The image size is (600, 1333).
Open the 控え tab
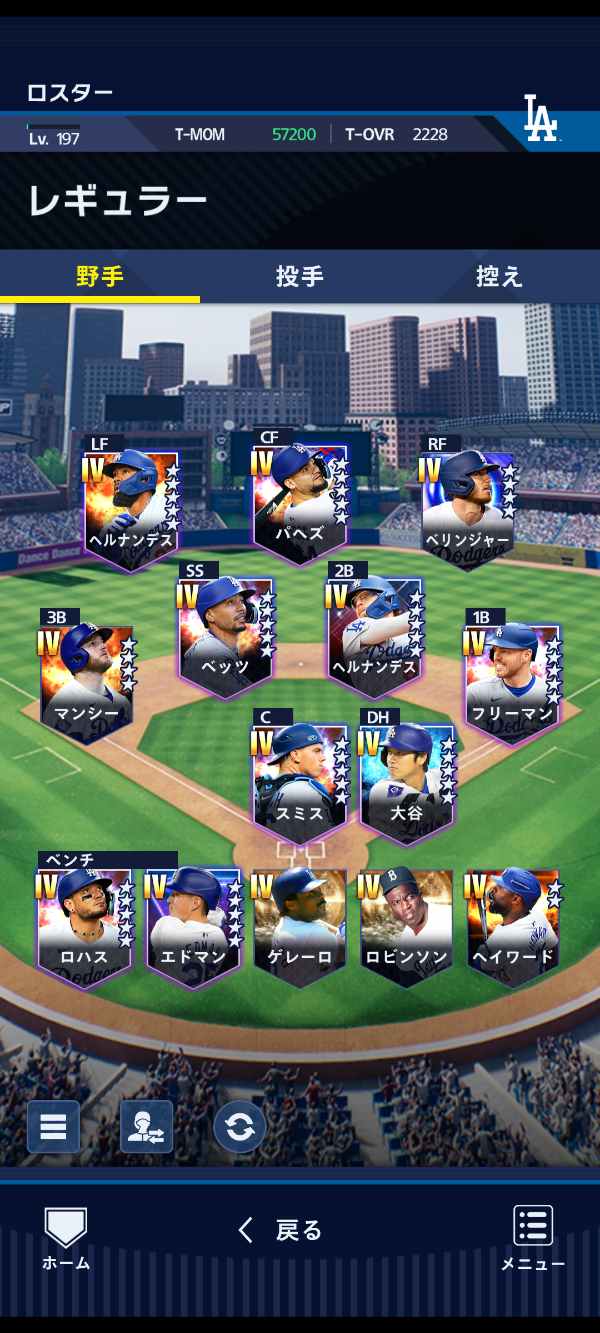point(498,277)
